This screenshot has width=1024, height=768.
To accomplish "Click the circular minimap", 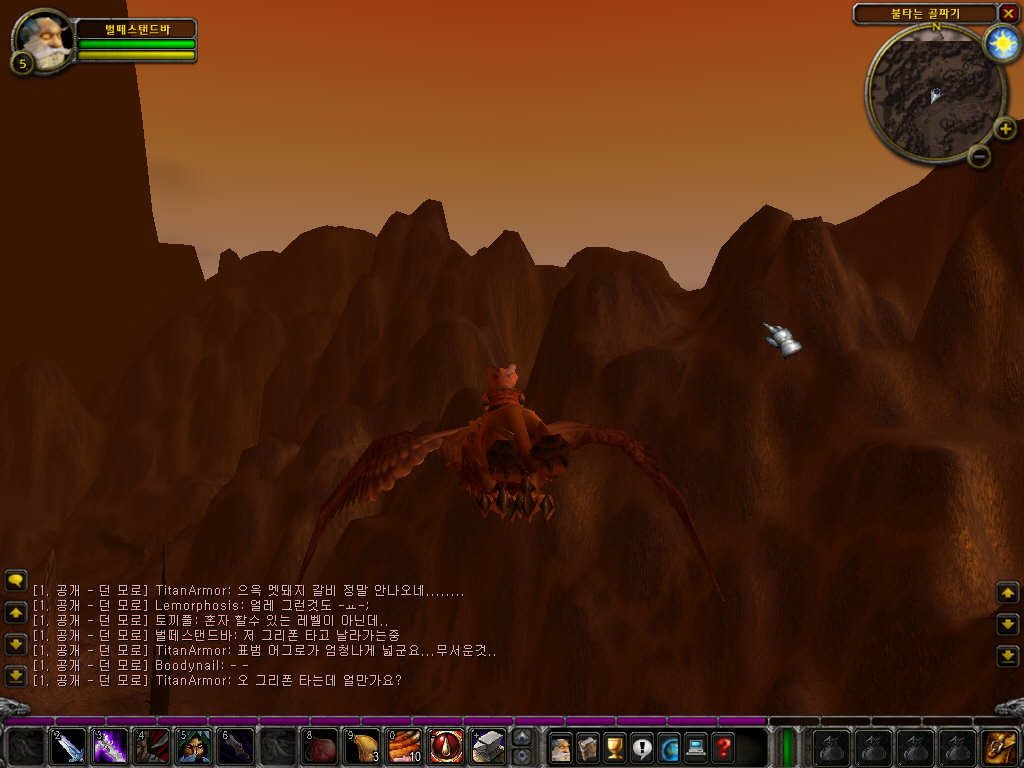I will tap(935, 92).
